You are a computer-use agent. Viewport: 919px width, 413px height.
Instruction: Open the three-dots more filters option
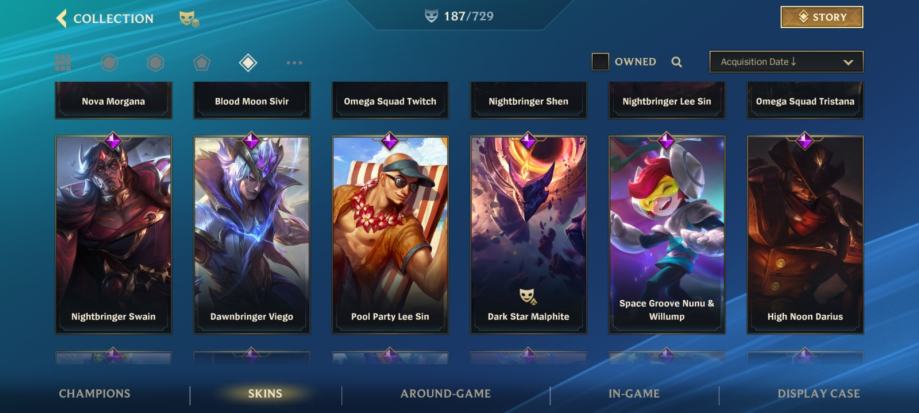click(x=294, y=63)
